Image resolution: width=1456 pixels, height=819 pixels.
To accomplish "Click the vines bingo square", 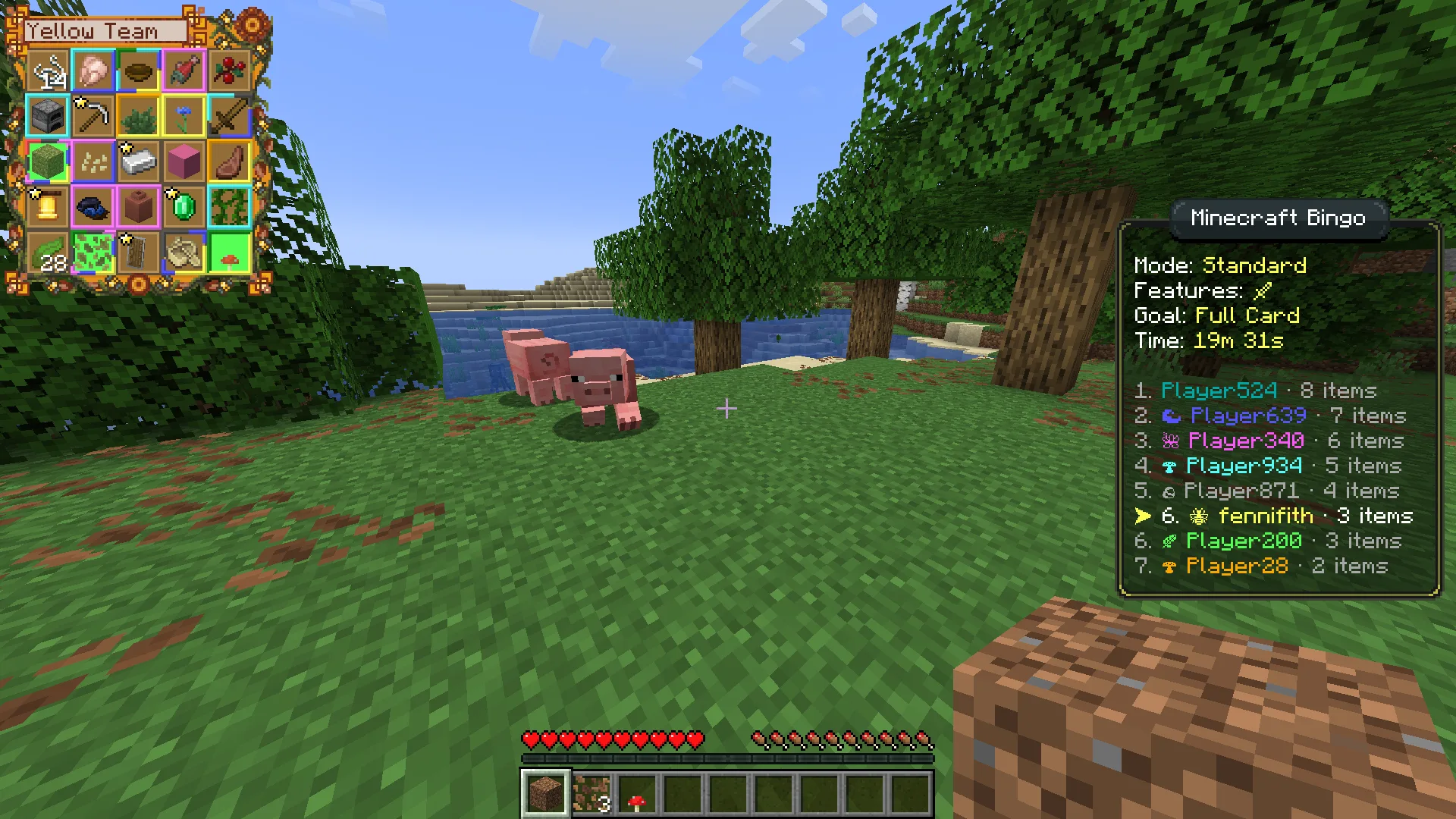I will click(x=231, y=207).
